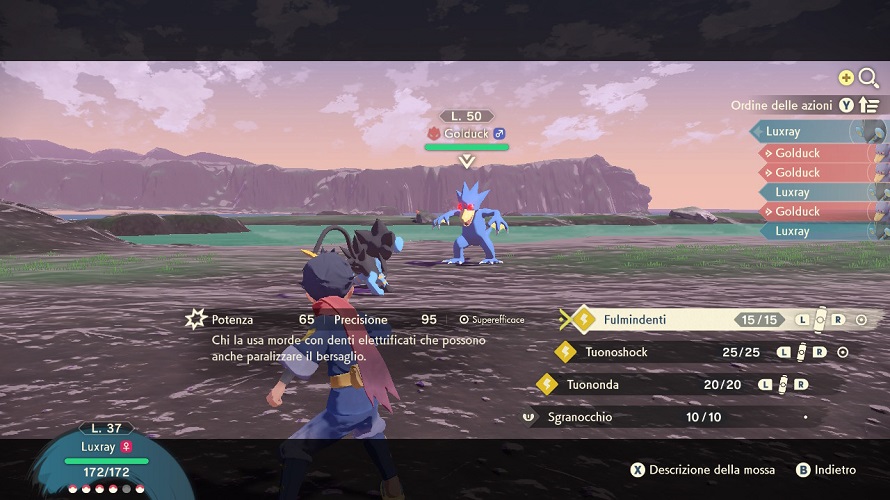
Task: Select the Fulmindenti move
Action: pos(635,320)
